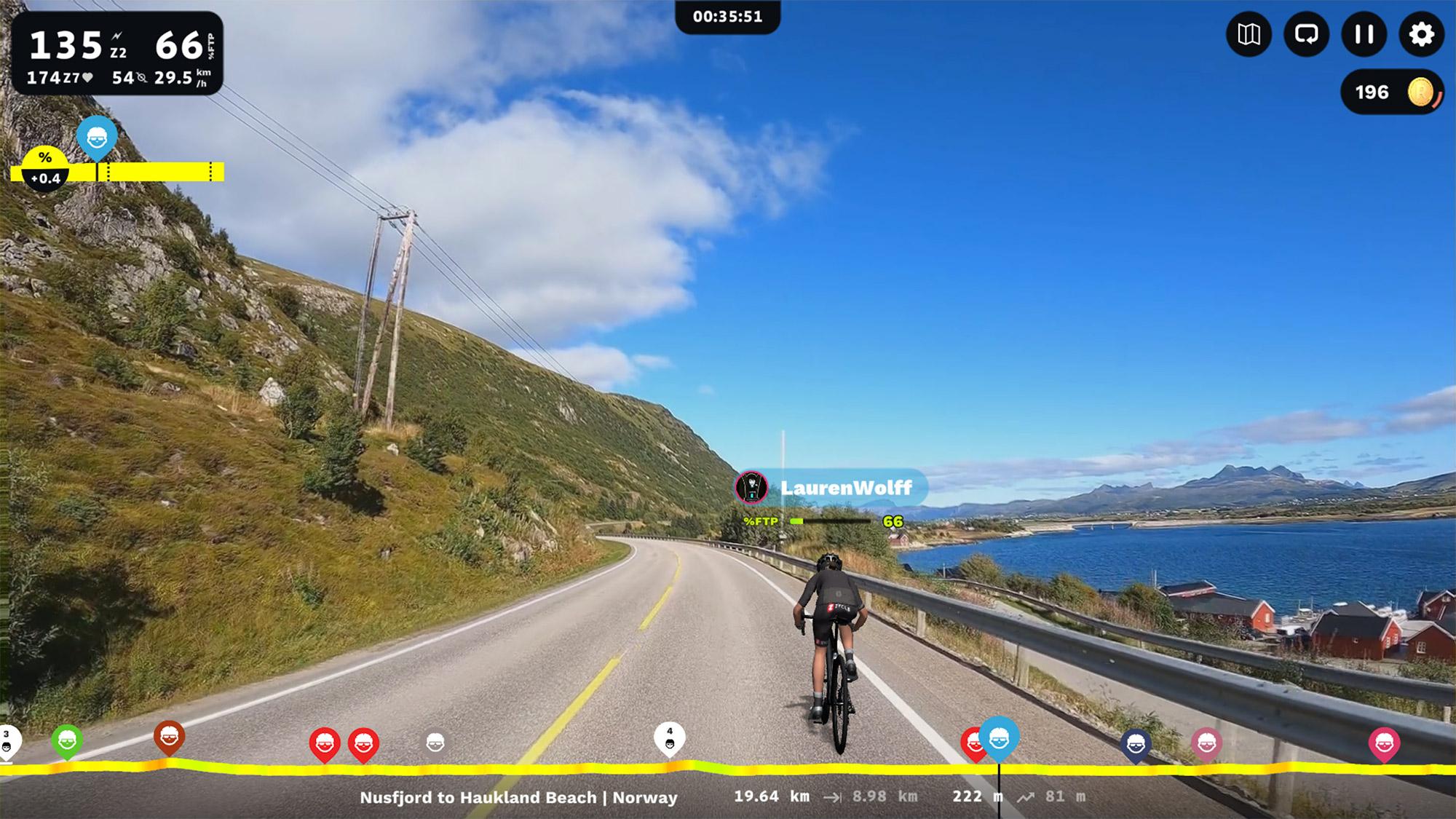Click the yellow gradient percent badge
1456x819 pixels.
point(45,167)
